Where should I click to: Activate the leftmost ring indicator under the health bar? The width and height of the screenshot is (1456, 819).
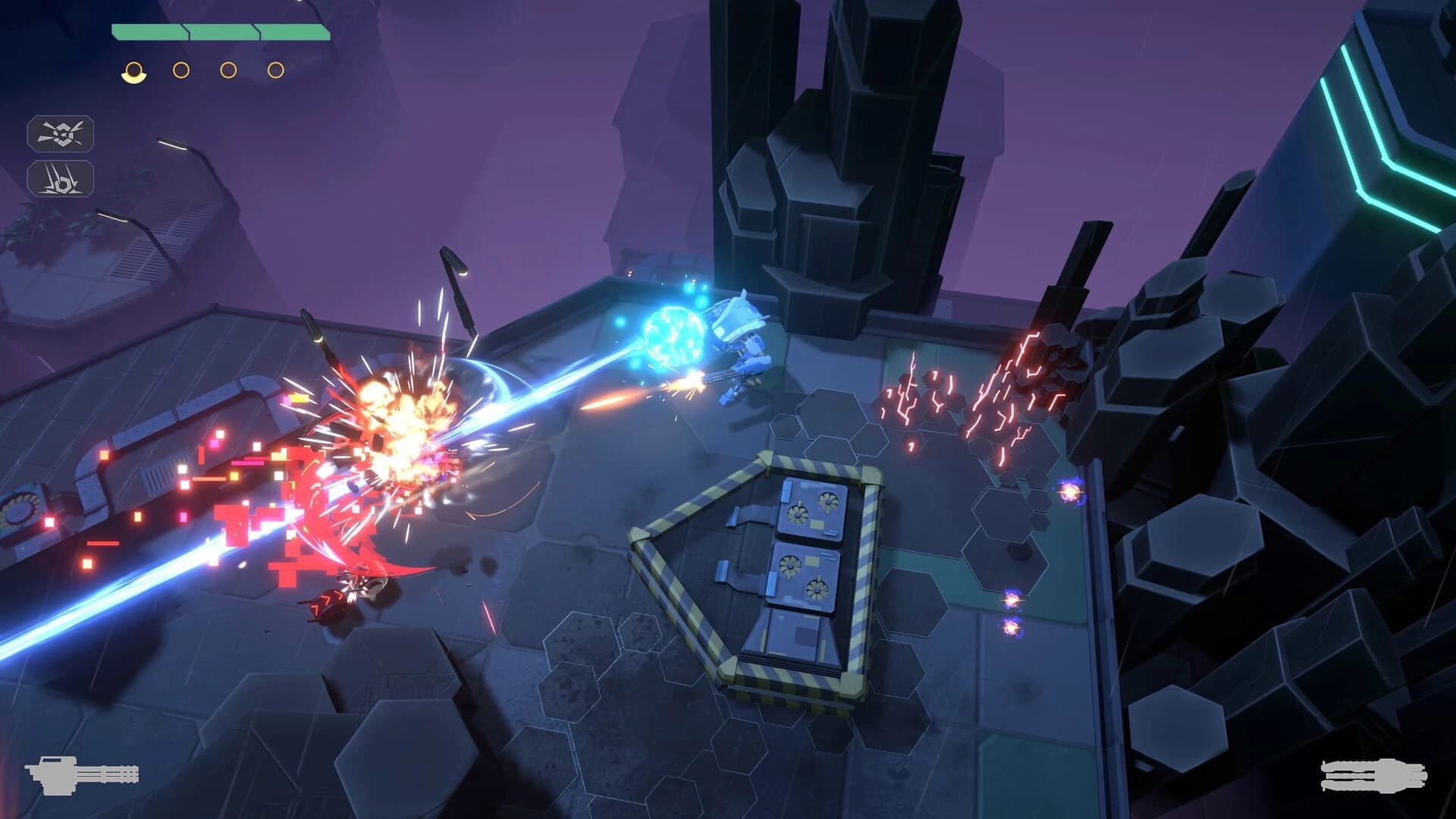pos(135,71)
